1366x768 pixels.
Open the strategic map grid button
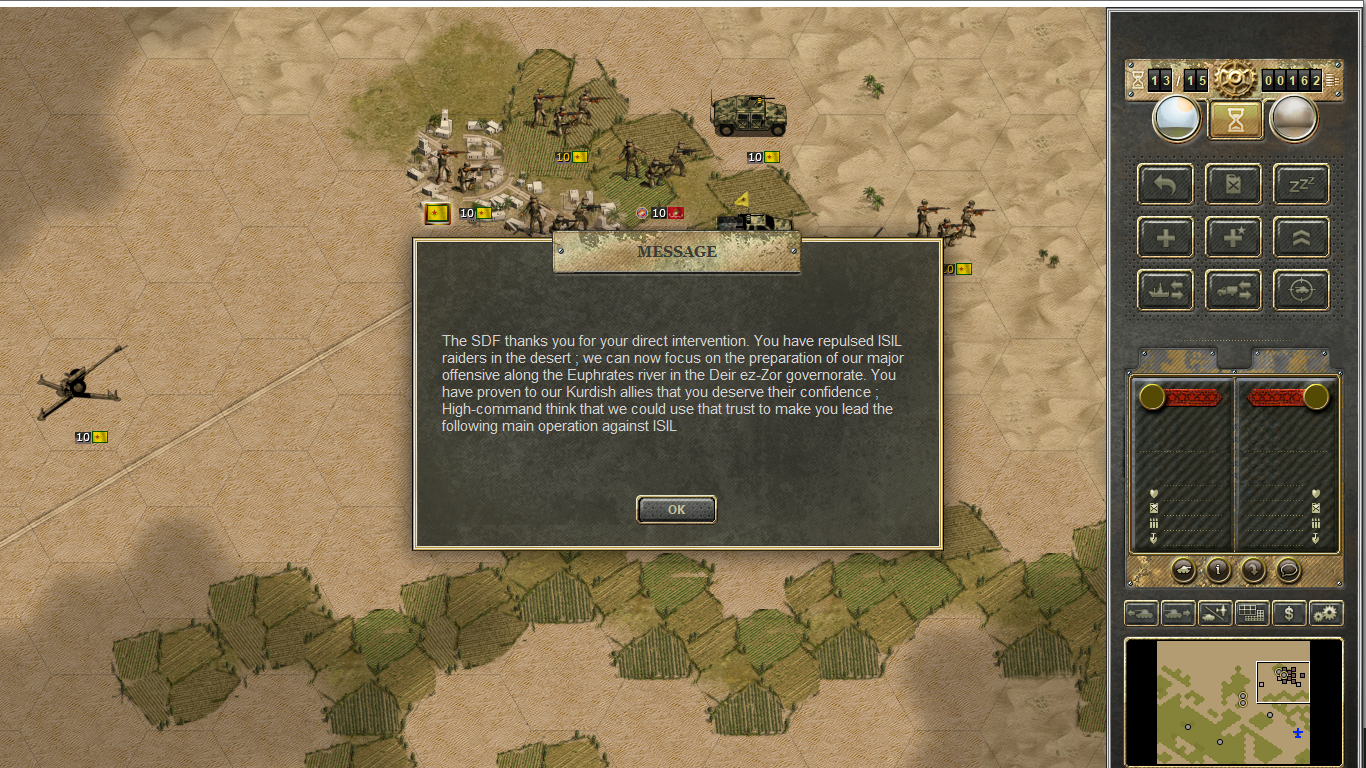click(x=1251, y=613)
